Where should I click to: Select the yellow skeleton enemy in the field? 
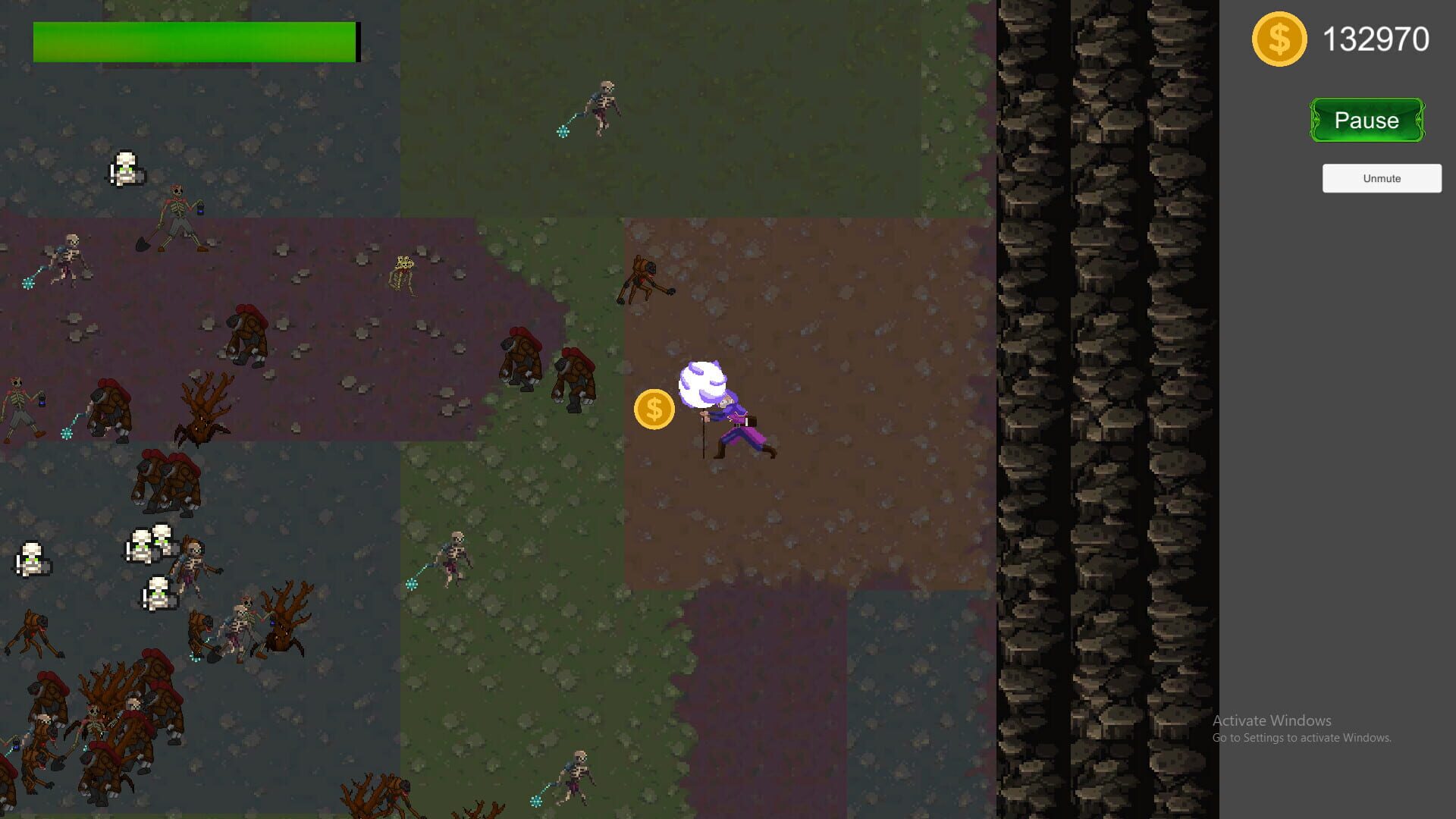404,273
